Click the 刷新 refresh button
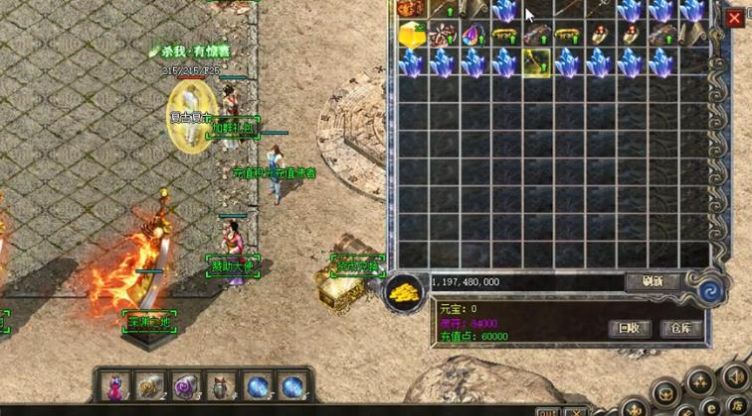This screenshot has height=416, width=752. click(x=651, y=282)
